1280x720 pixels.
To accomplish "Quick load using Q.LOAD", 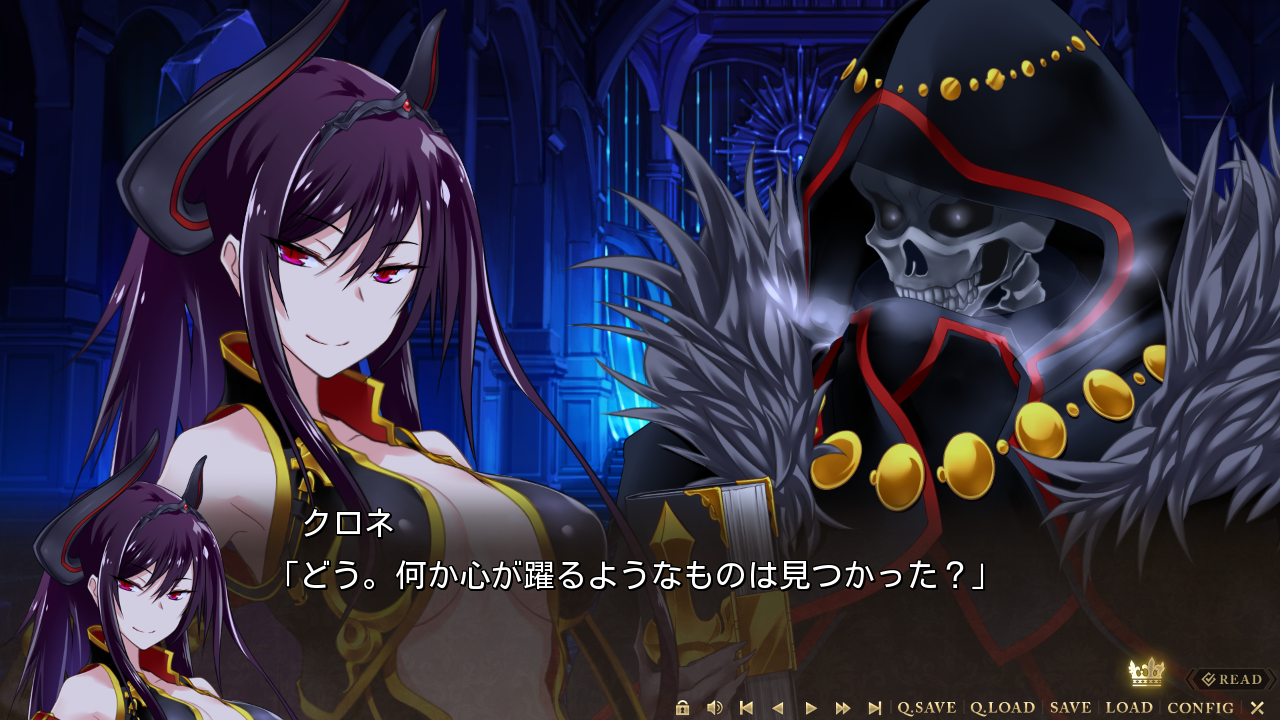I will coord(1002,708).
